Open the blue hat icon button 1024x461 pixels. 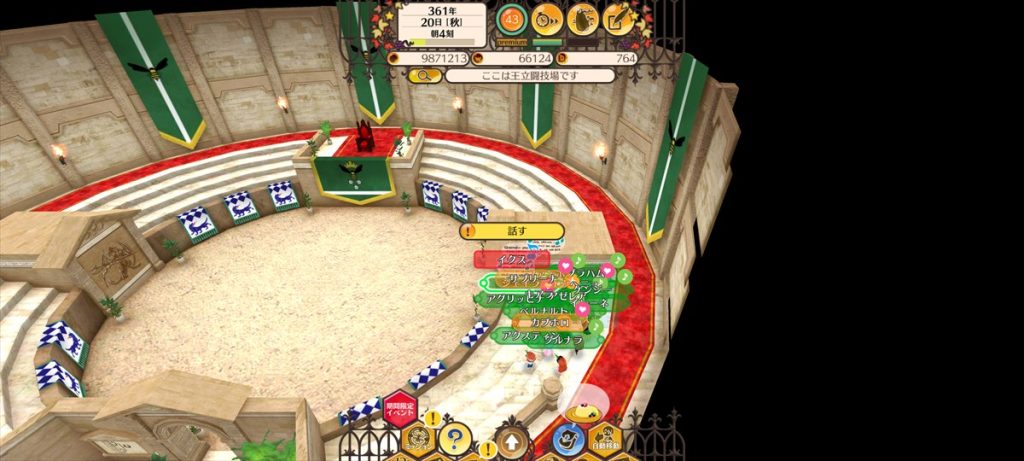pos(568,438)
